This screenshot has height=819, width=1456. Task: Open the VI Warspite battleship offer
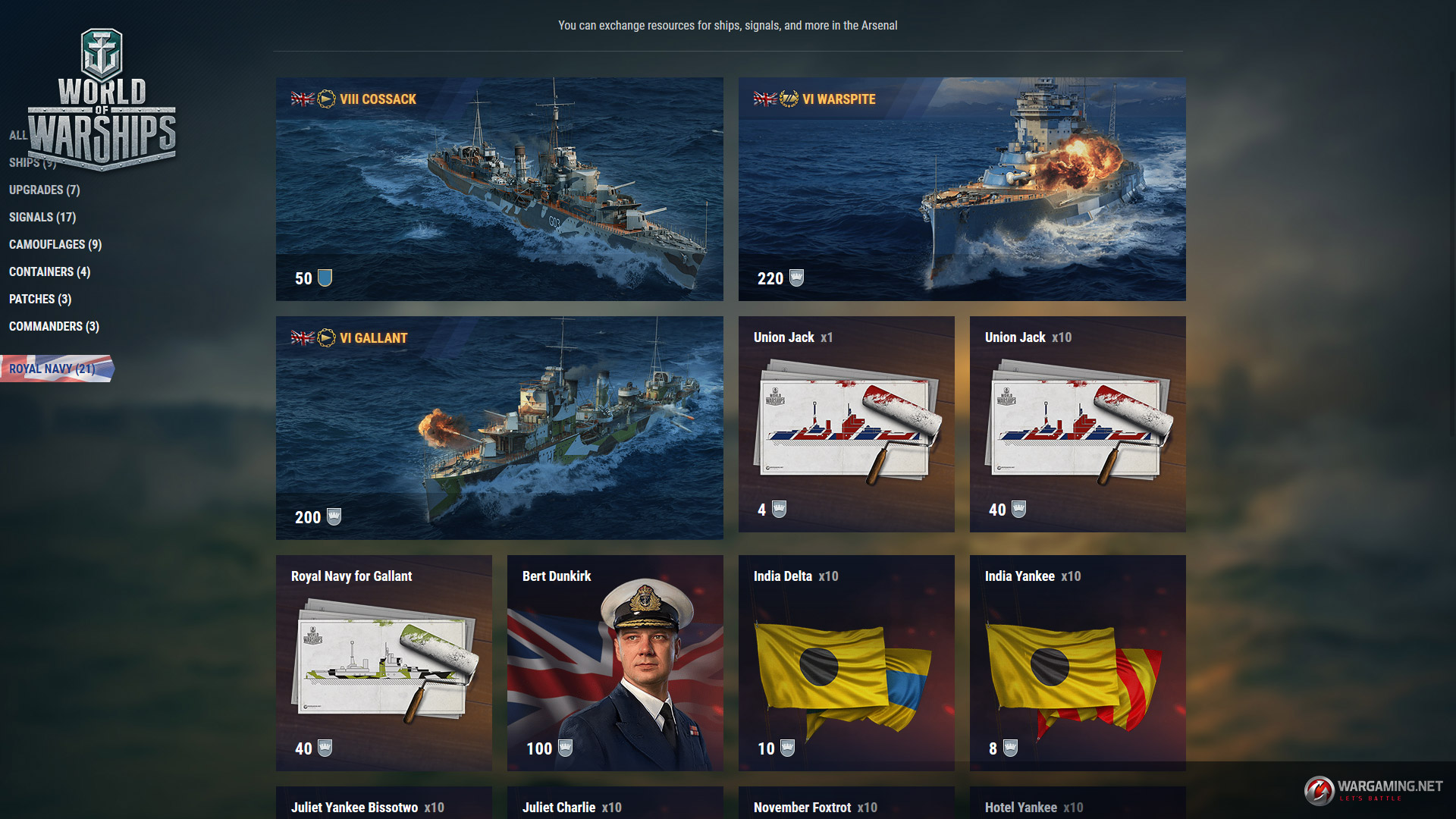[x=962, y=189]
